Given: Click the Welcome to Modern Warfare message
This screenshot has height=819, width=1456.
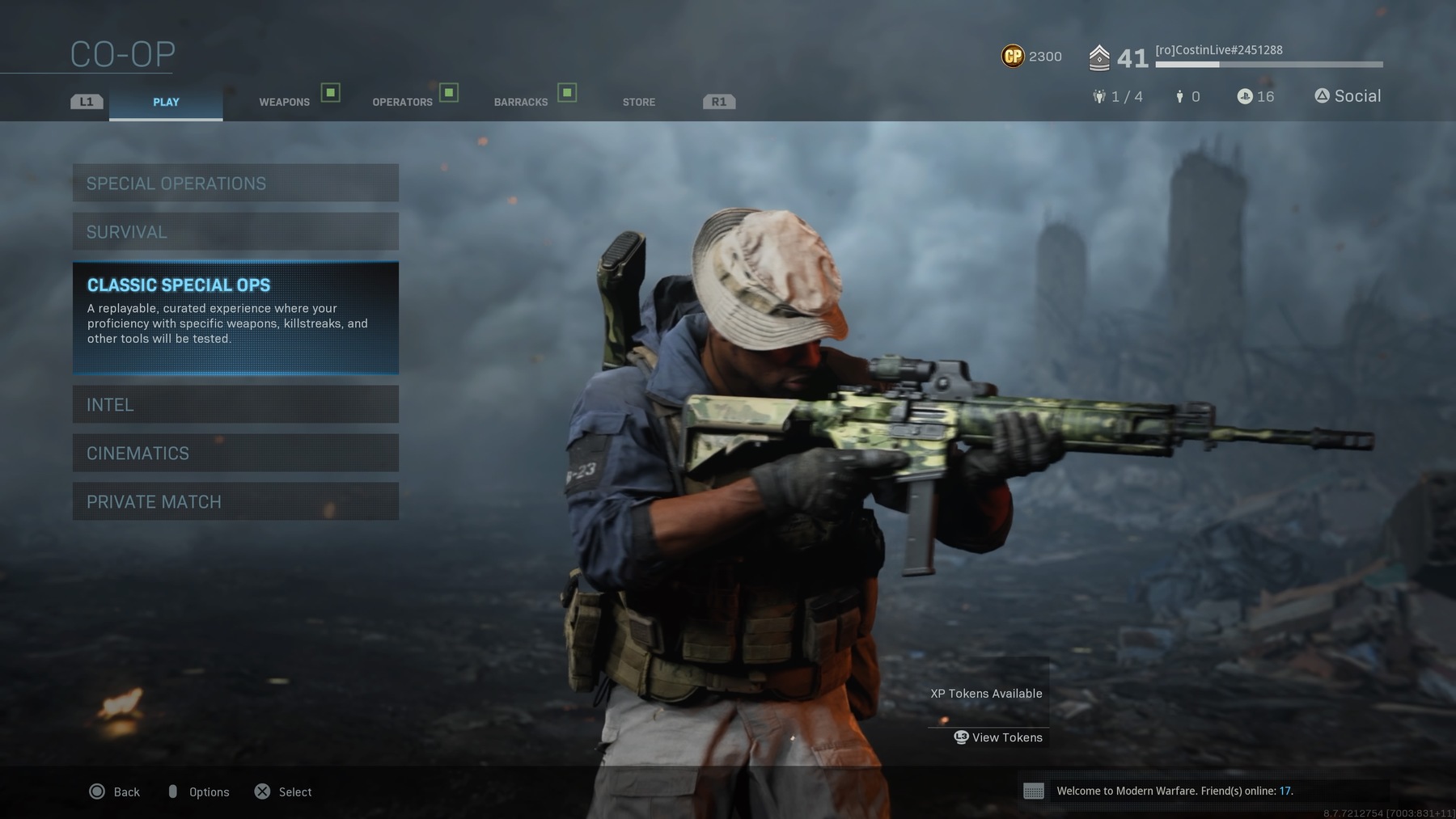Looking at the screenshot, I should click(1174, 791).
